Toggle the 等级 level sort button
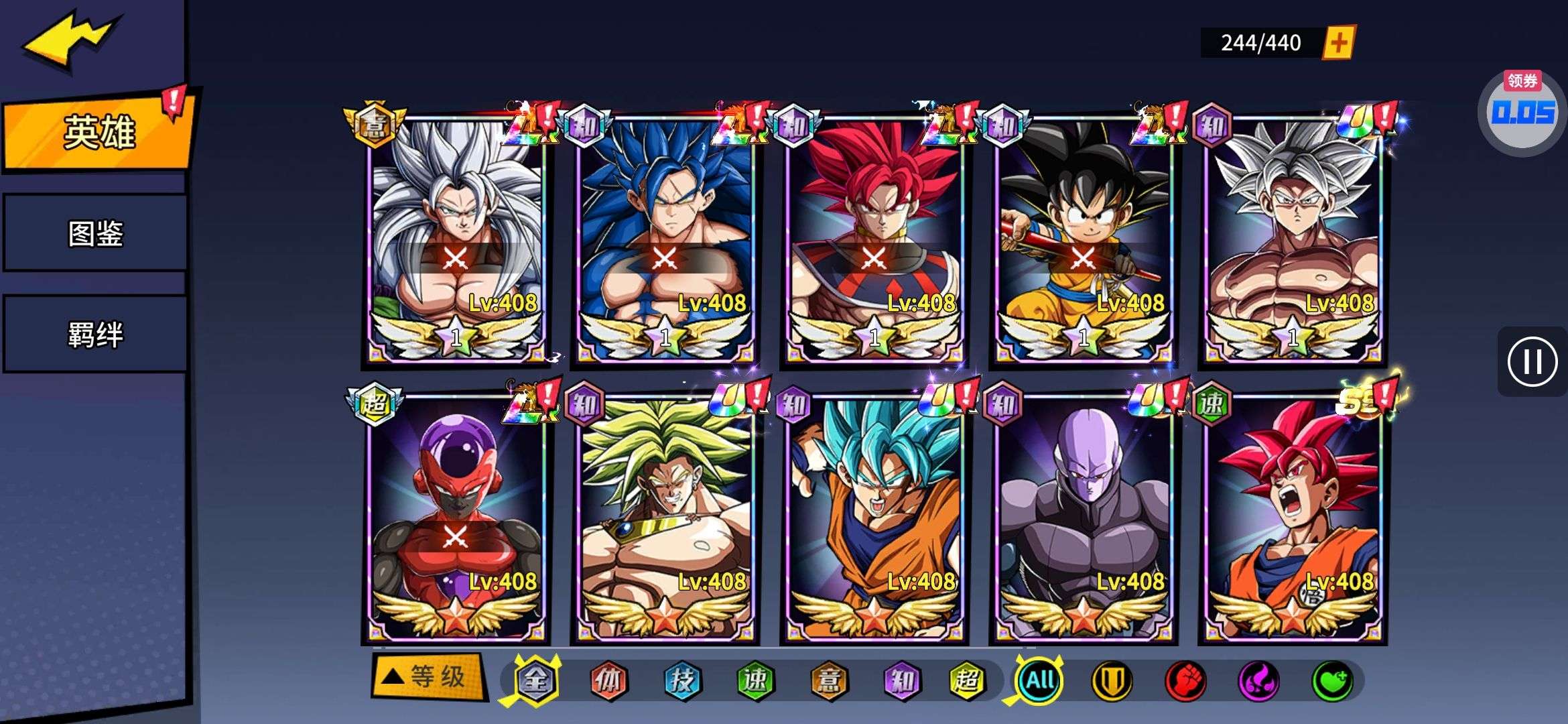Viewport: 1568px width, 724px height. click(429, 677)
